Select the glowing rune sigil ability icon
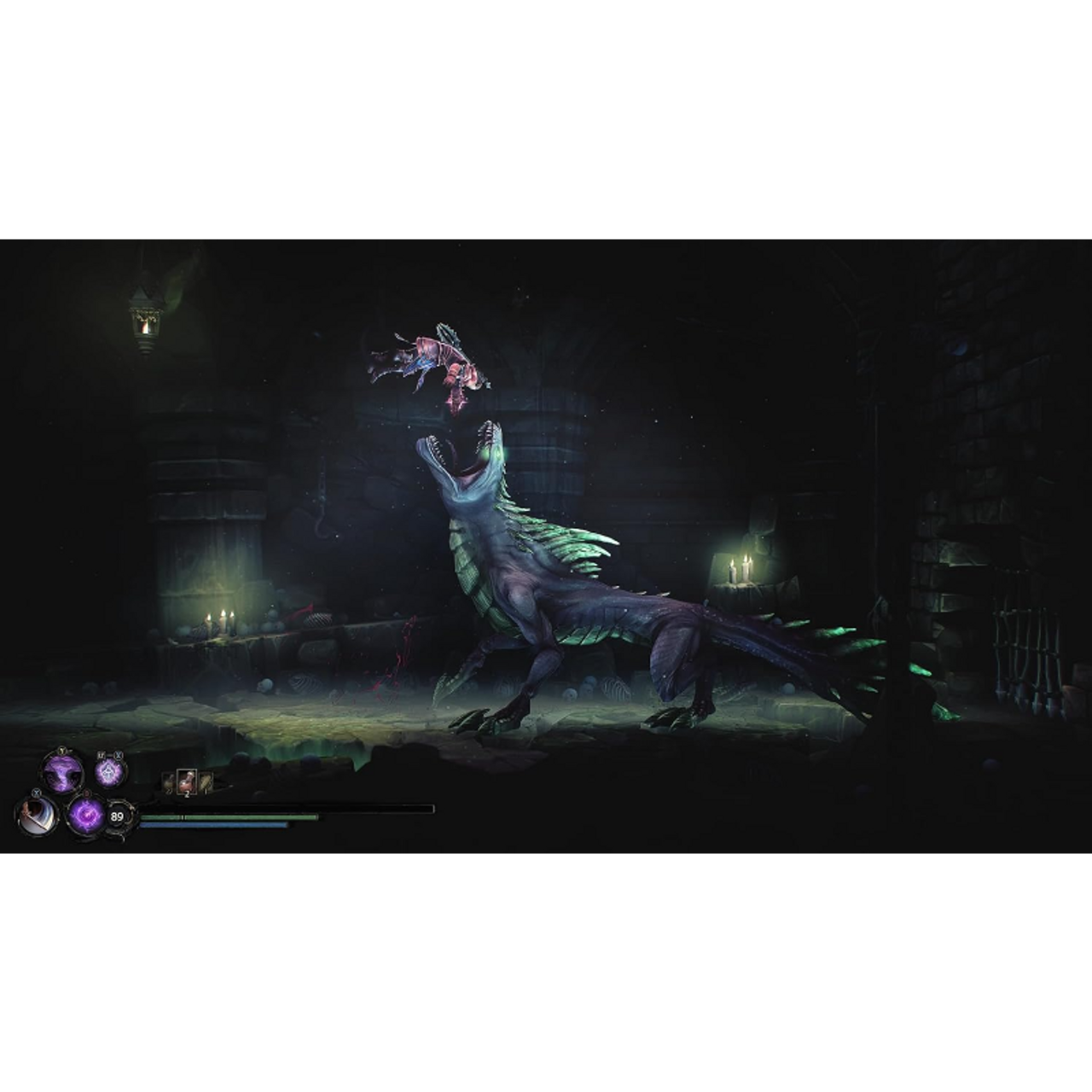The height and width of the screenshot is (1092, 1092). (107, 771)
